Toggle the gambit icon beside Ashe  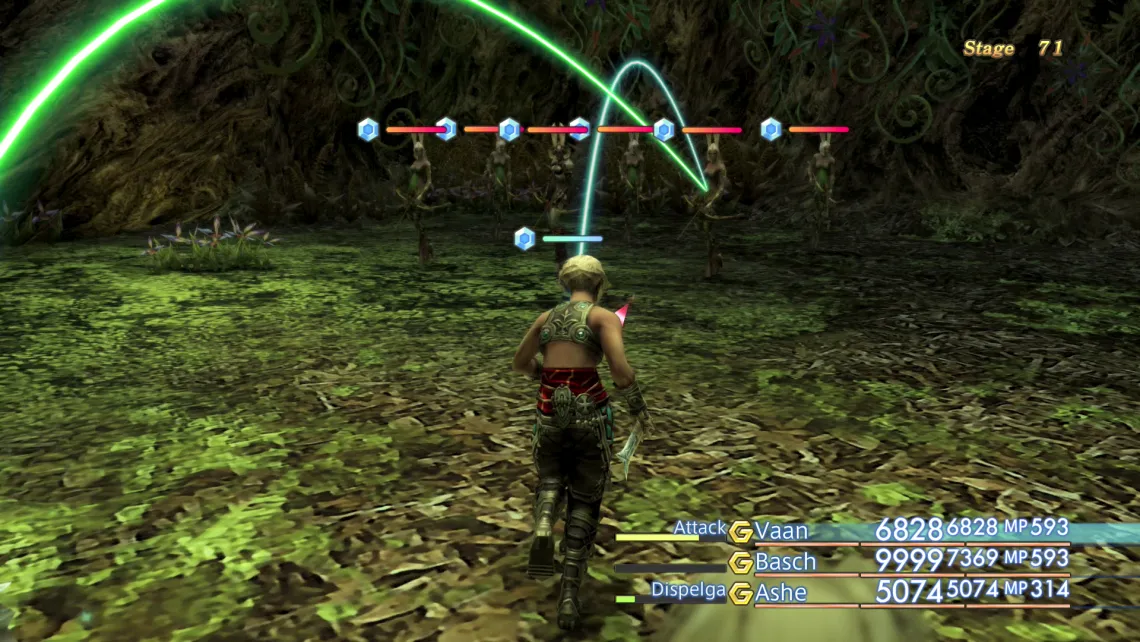[740, 594]
